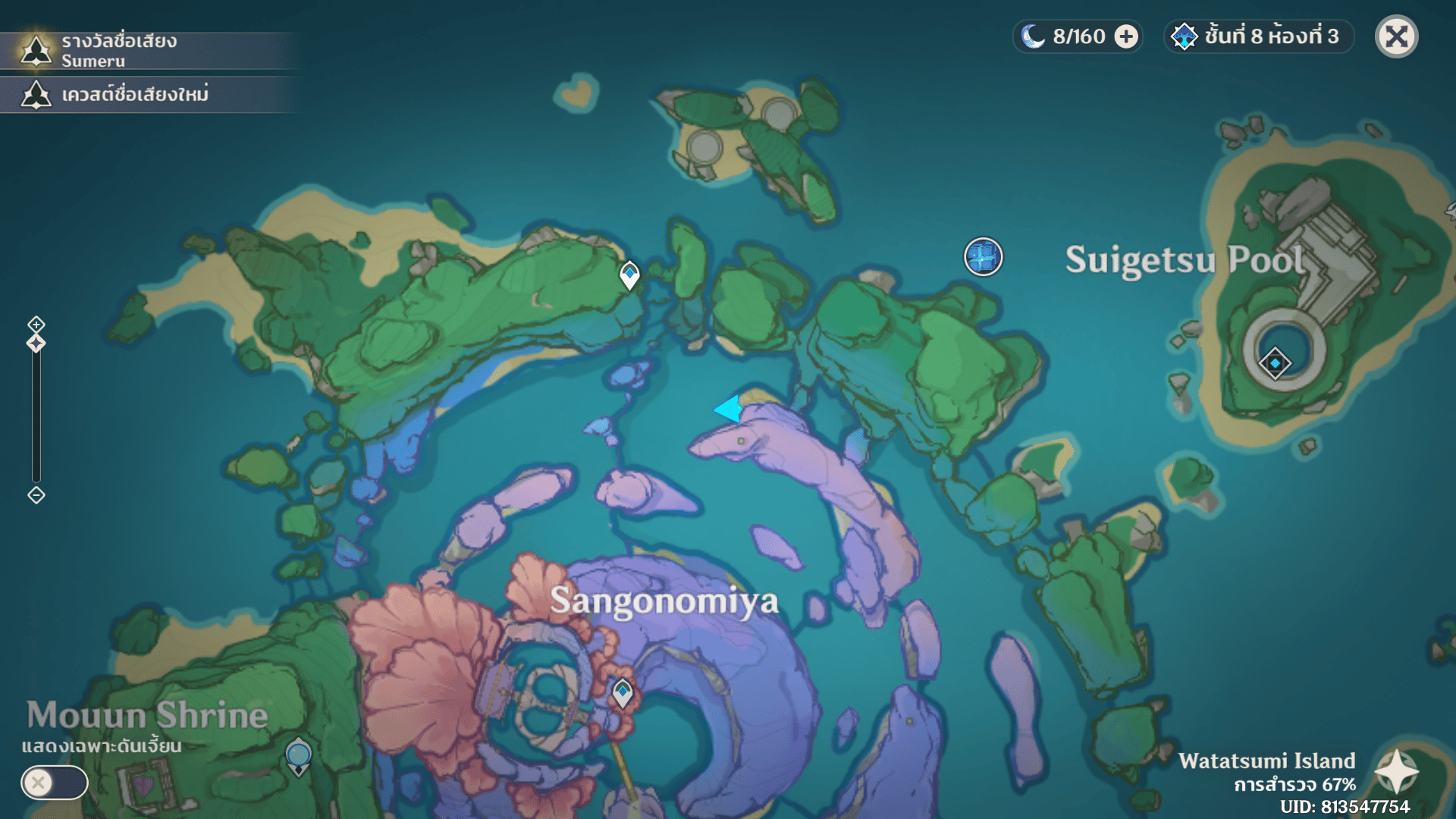
Task: Select the teleport waypoint at Sangonomiya Shrine
Action: 623,692
